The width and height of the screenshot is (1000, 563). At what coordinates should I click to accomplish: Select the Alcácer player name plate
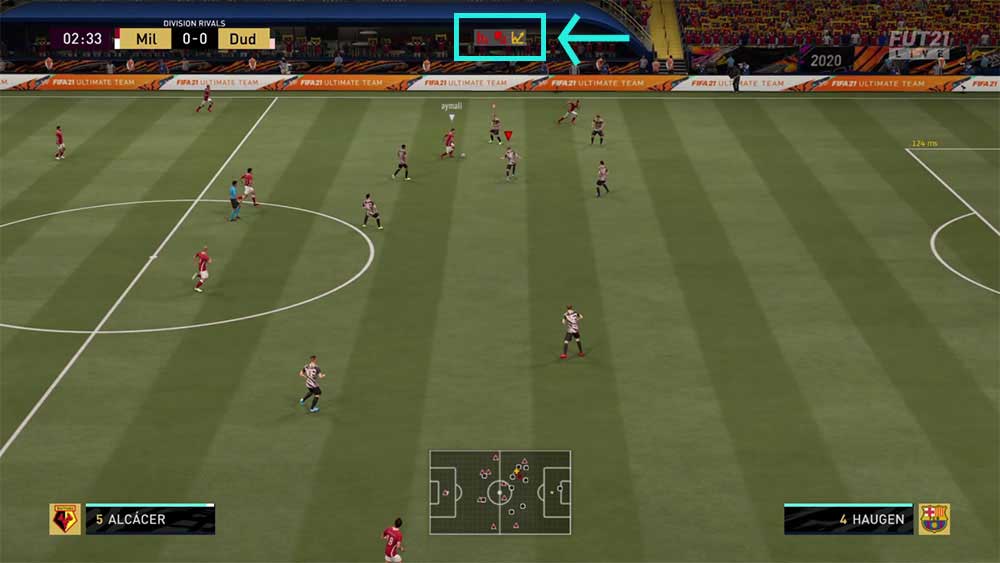[150, 519]
